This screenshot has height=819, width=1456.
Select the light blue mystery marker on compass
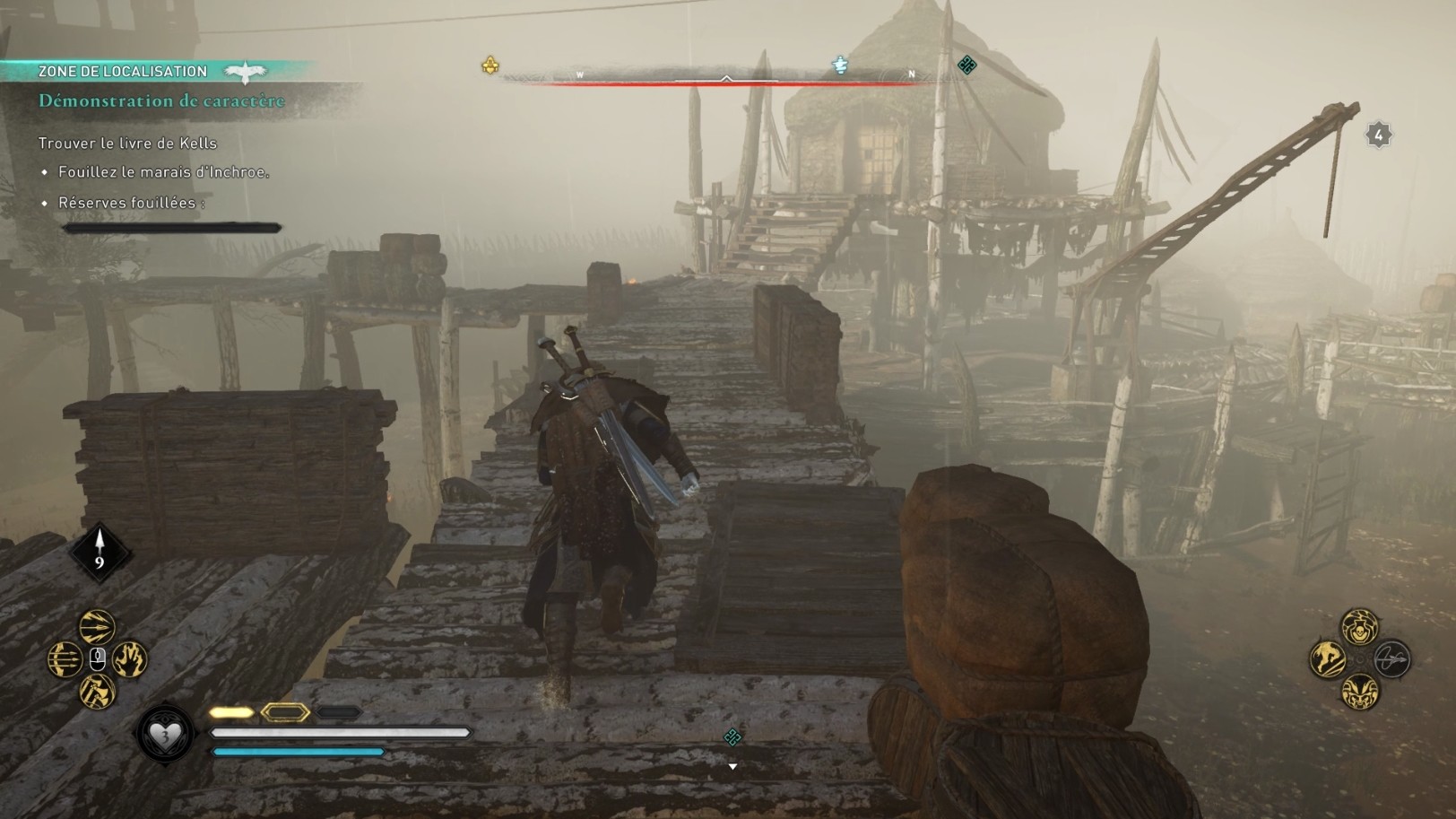pos(840,65)
